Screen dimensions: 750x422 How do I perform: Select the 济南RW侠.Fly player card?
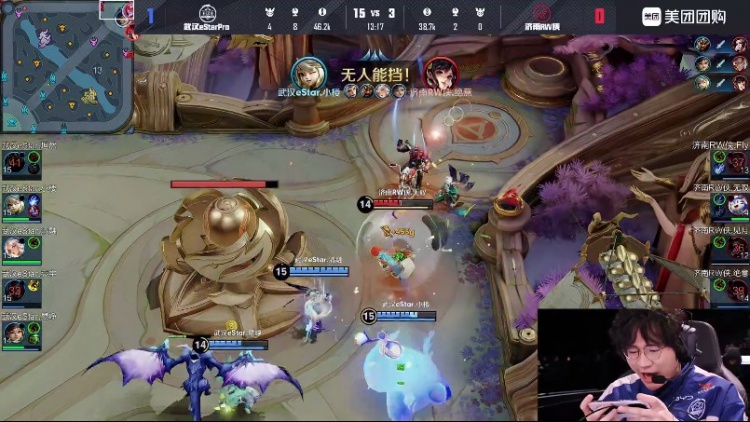pyautogui.click(x=733, y=162)
